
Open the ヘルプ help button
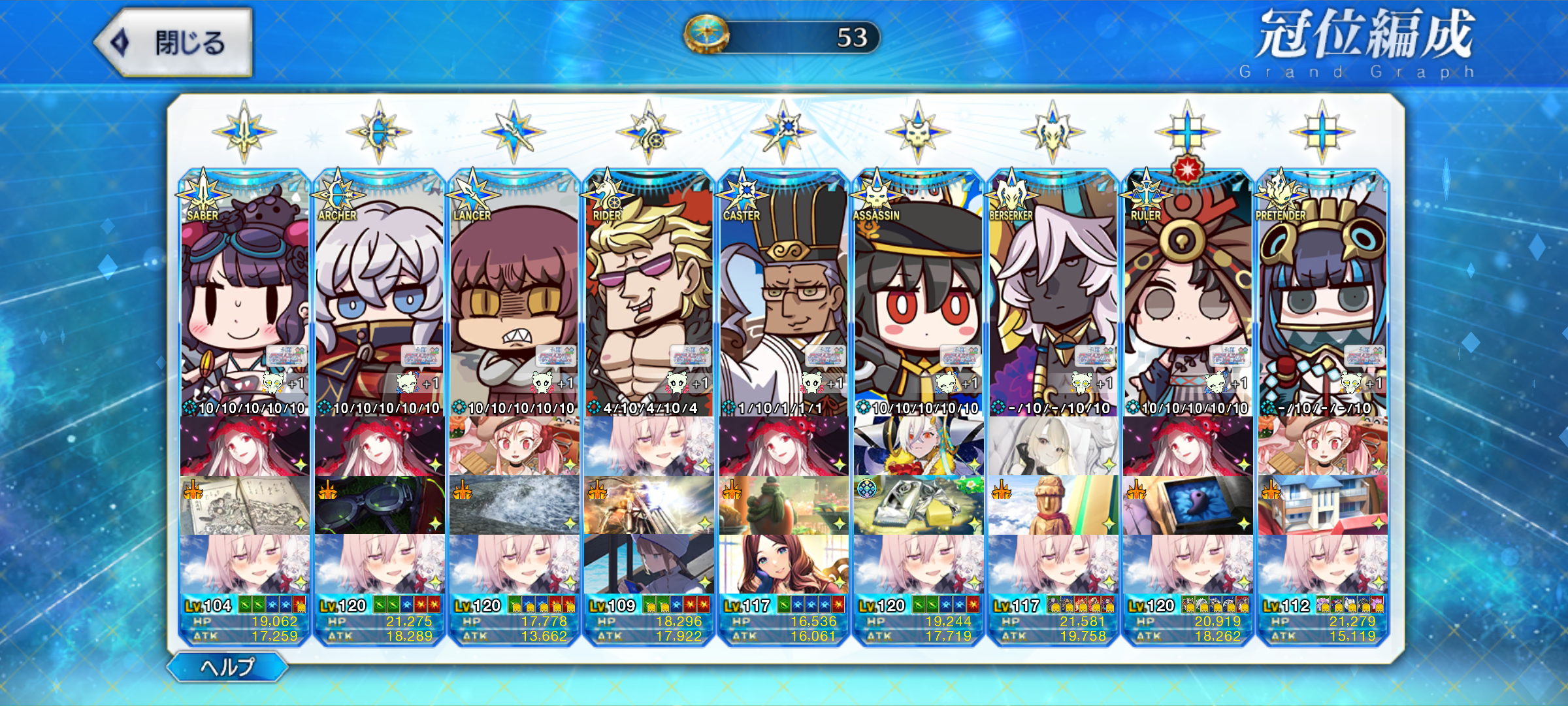[227, 667]
